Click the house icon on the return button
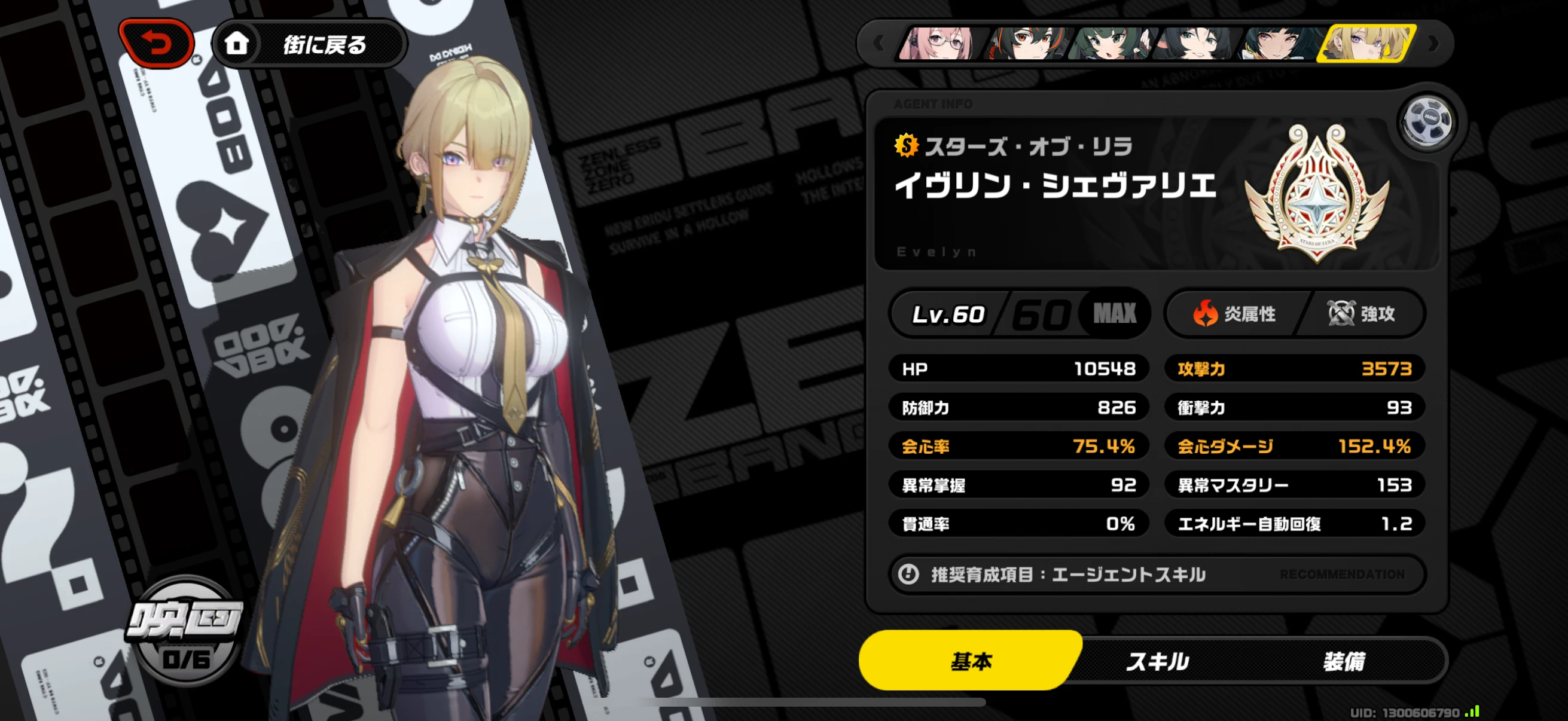1568x721 pixels. (239, 43)
